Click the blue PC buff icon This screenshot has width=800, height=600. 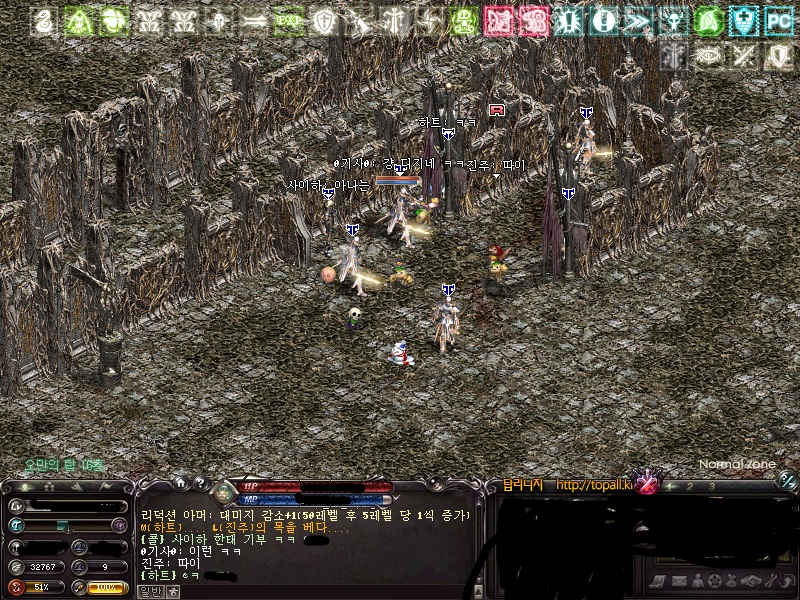(x=777, y=20)
